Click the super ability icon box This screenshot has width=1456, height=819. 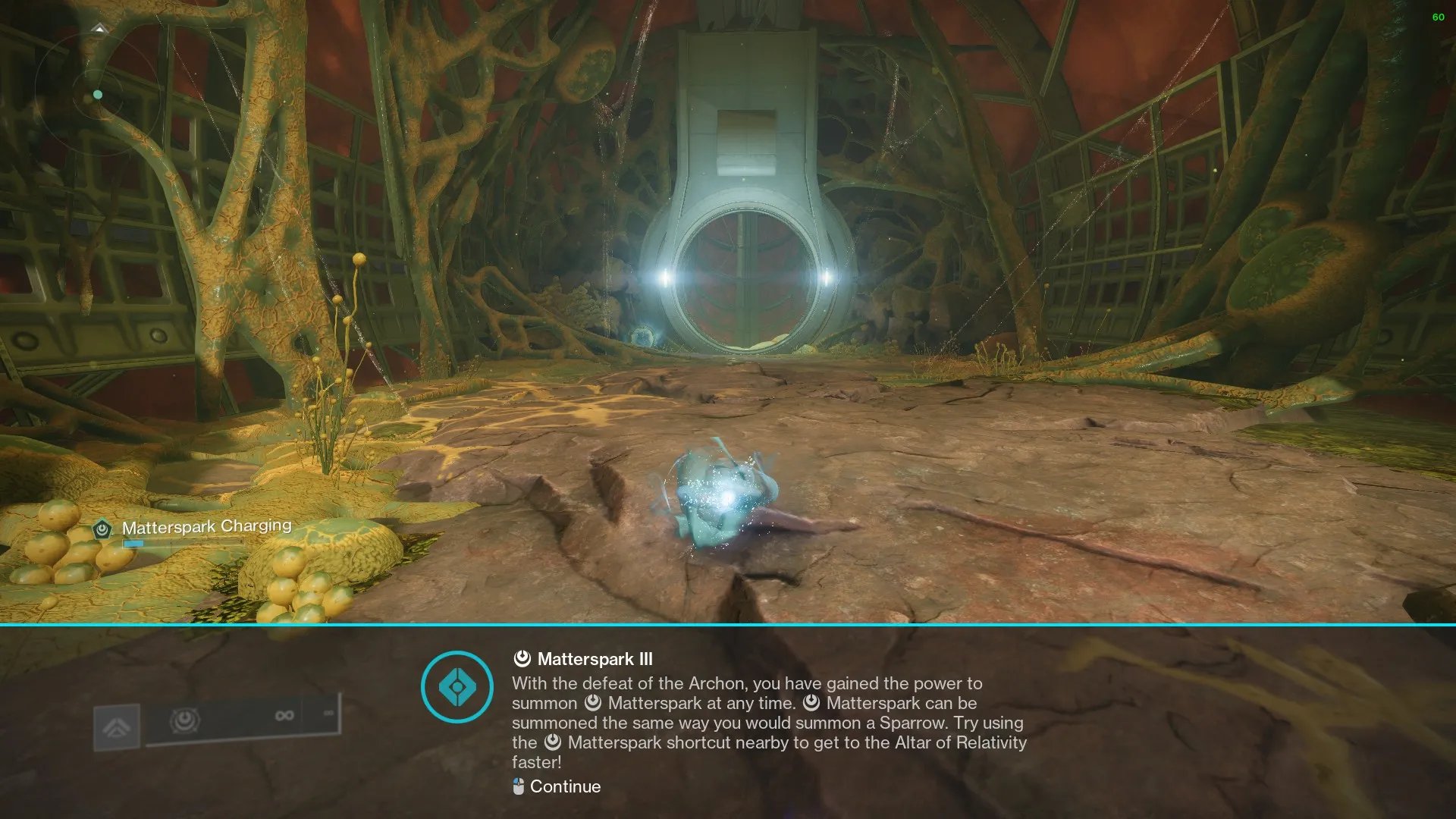[x=117, y=728]
